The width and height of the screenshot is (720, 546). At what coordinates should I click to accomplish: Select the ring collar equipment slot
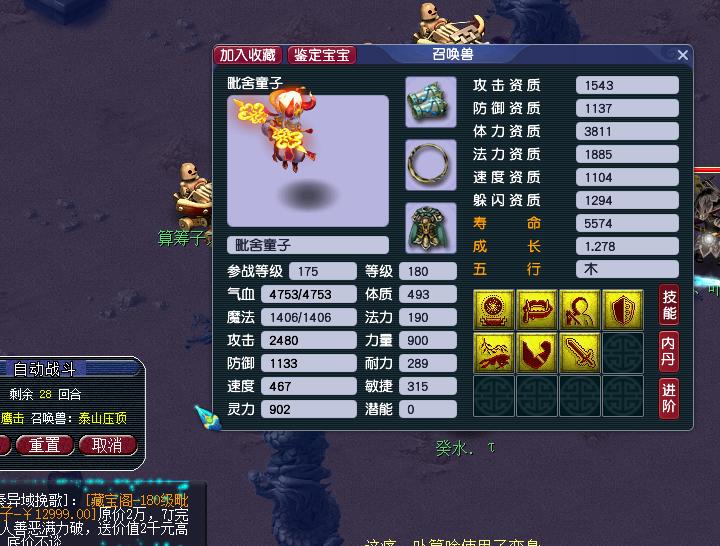coord(431,164)
